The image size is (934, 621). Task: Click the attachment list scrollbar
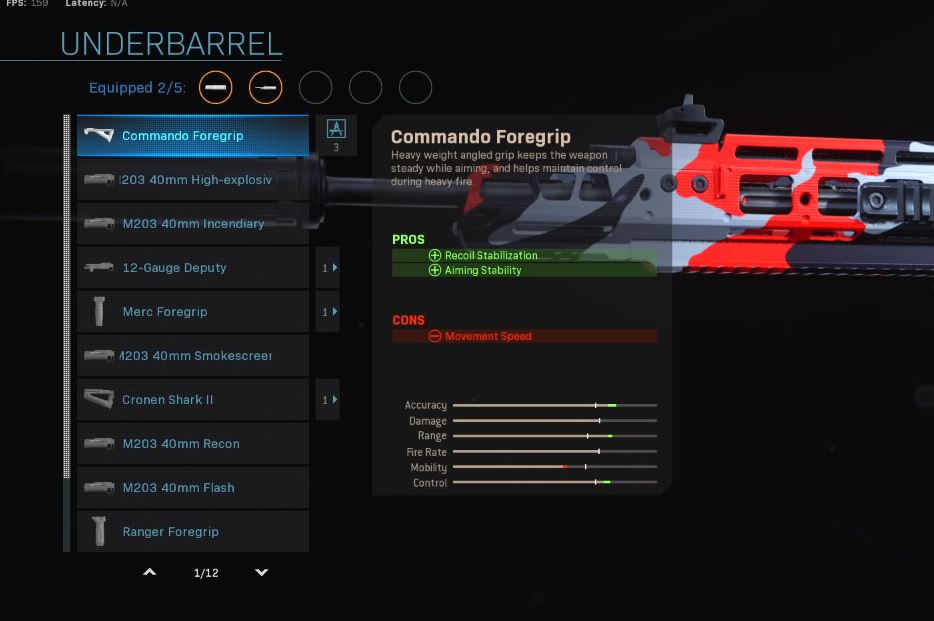pos(67,300)
